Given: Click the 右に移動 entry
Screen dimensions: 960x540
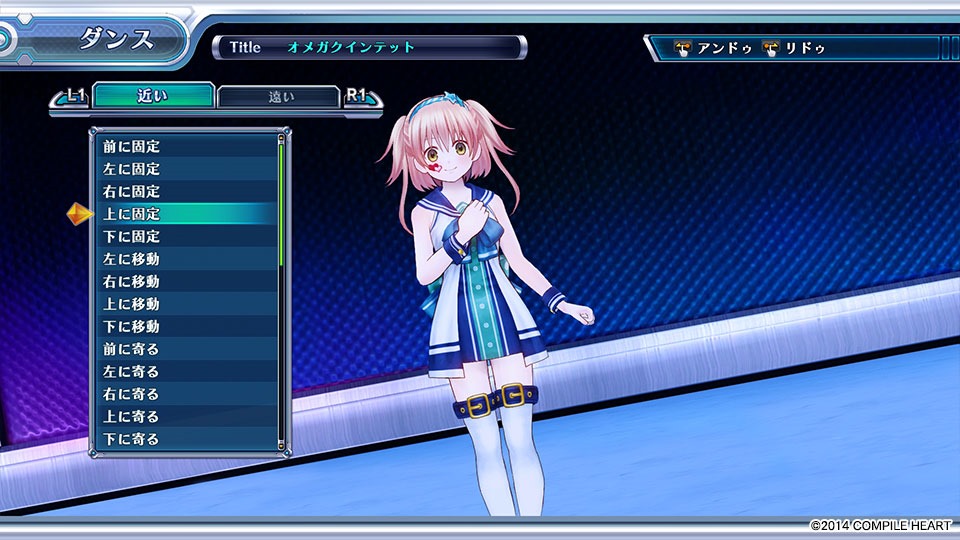Looking at the screenshot, I should click(x=185, y=282).
